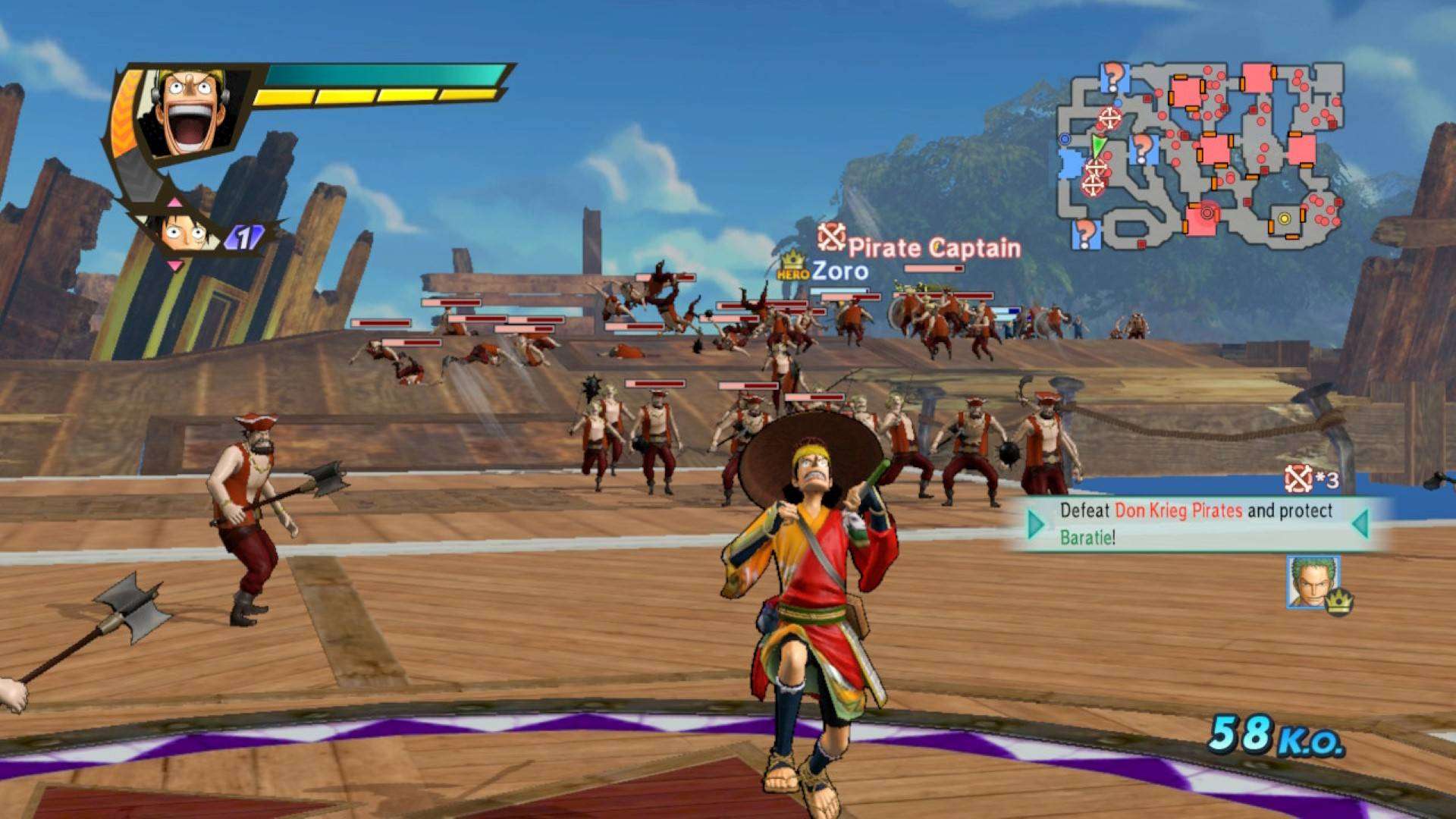
Task: Open the Defeat Don Krieg Pirates objective
Action: (1196, 523)
